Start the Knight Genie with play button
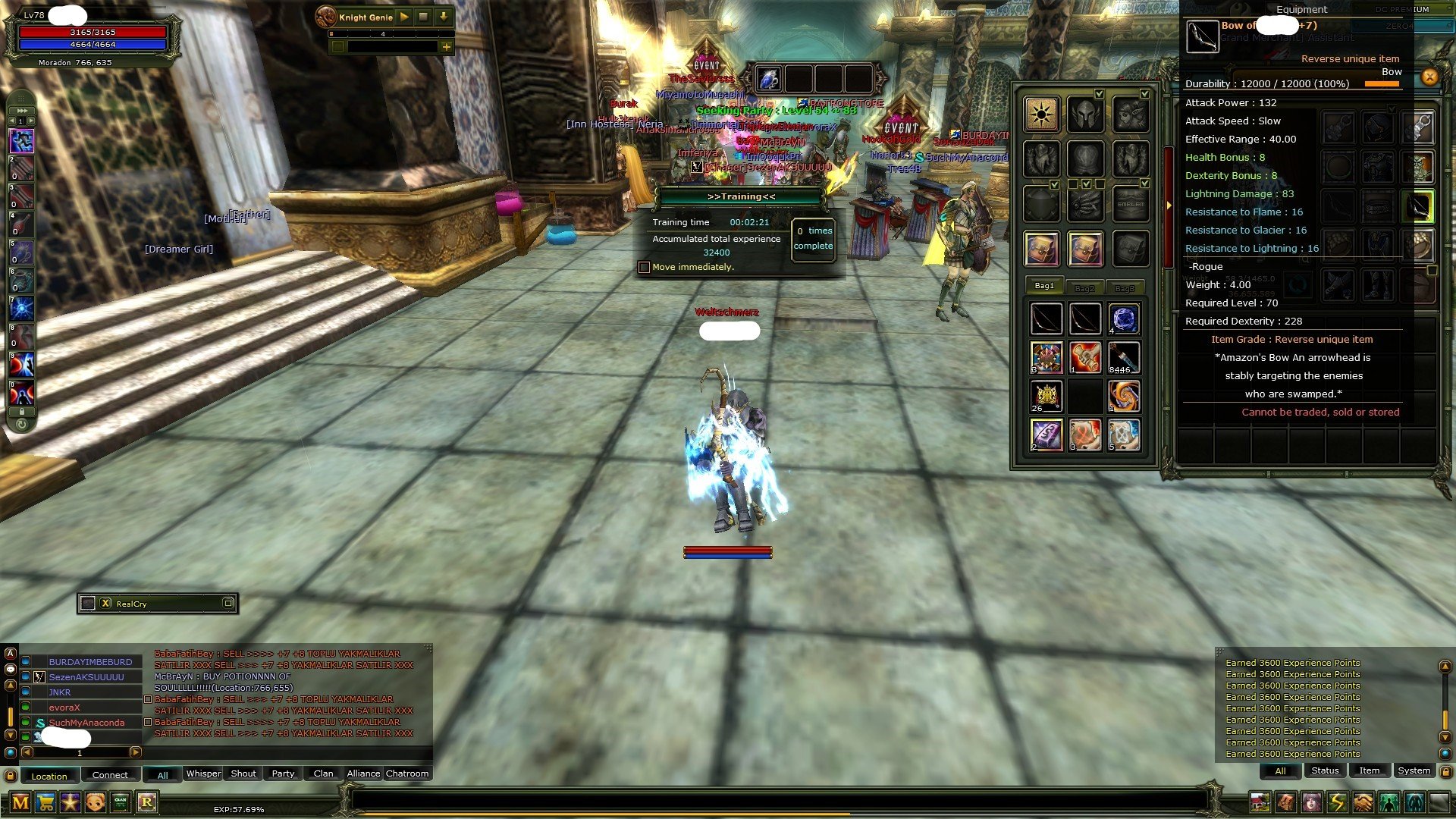Viewport: 1456px width, 819px height. coord(404,17)
